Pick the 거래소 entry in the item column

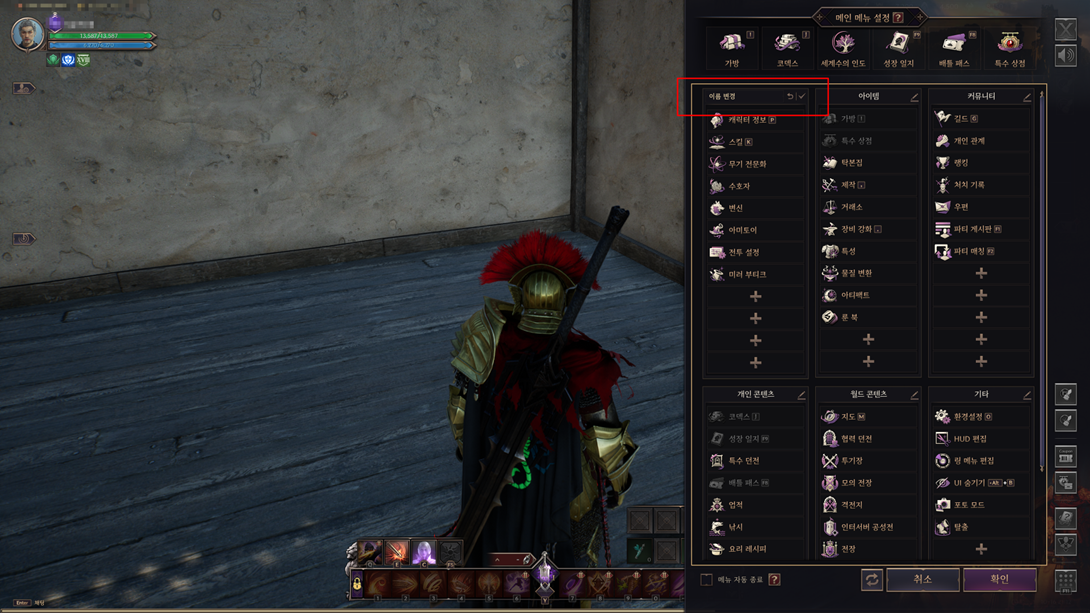[x=851, y=207]
